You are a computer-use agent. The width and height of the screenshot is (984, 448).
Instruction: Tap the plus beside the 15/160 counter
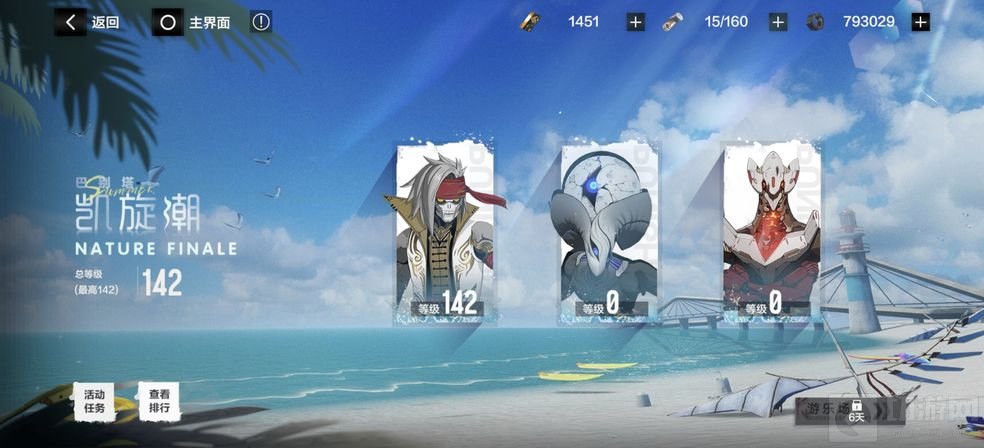[778, 22]
